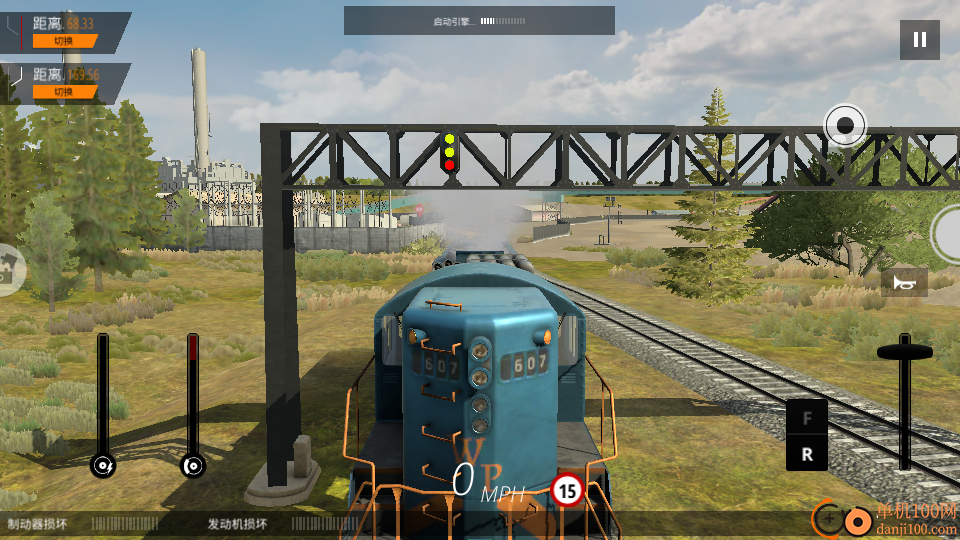Select the R reverse direction

pyautogui.click(x=807, y=453)
